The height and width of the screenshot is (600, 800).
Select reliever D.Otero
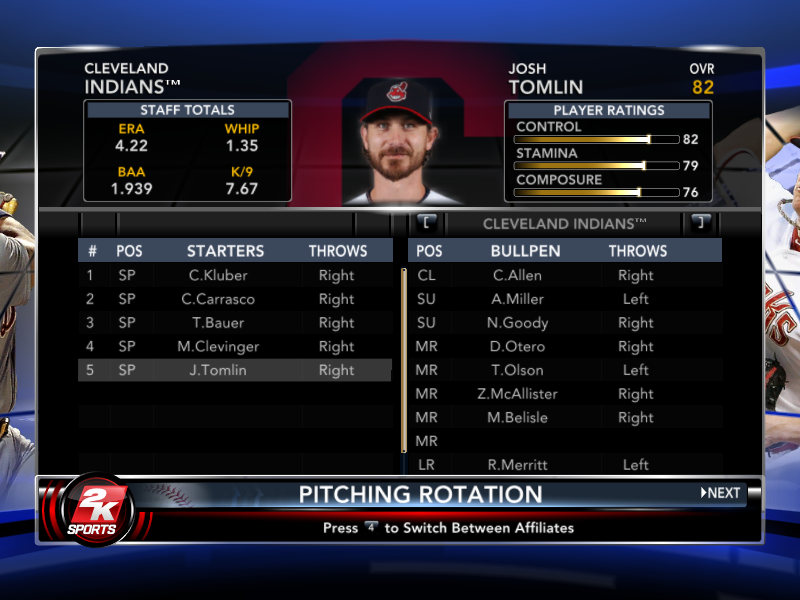pyautogui.click(x=518, y=347)
